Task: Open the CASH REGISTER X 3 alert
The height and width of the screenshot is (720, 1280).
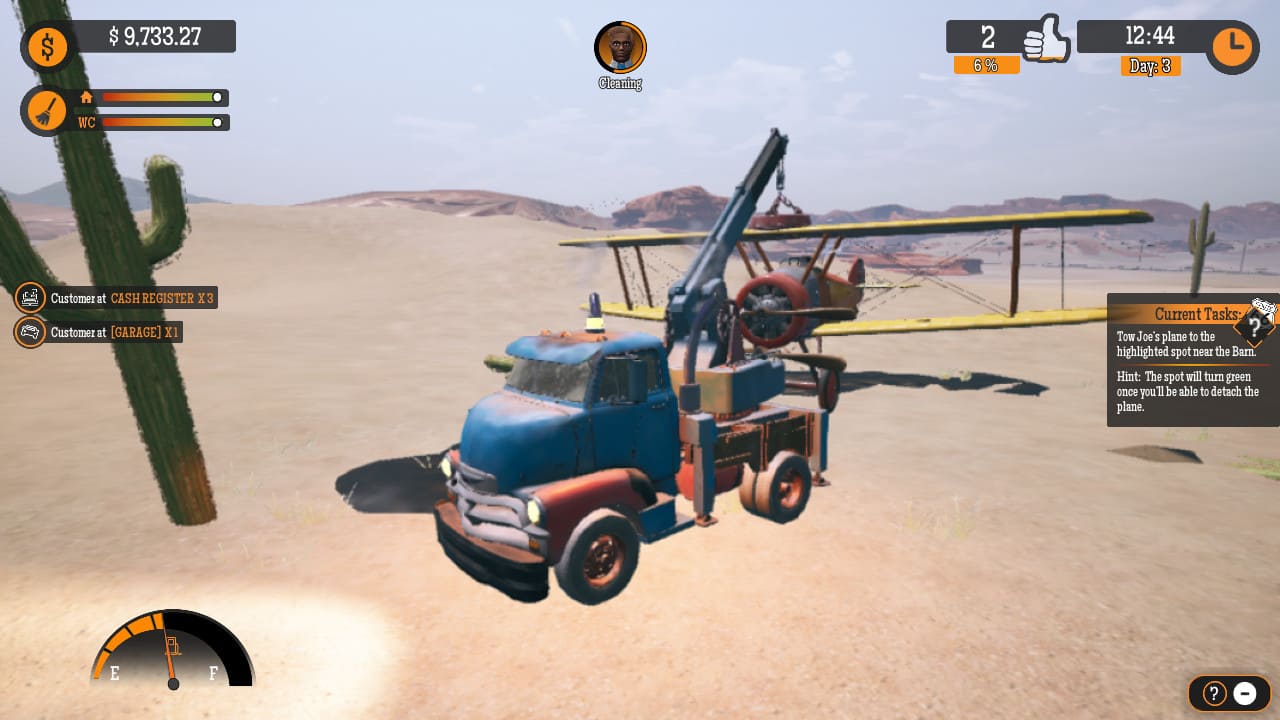Action: pos(160,298)
